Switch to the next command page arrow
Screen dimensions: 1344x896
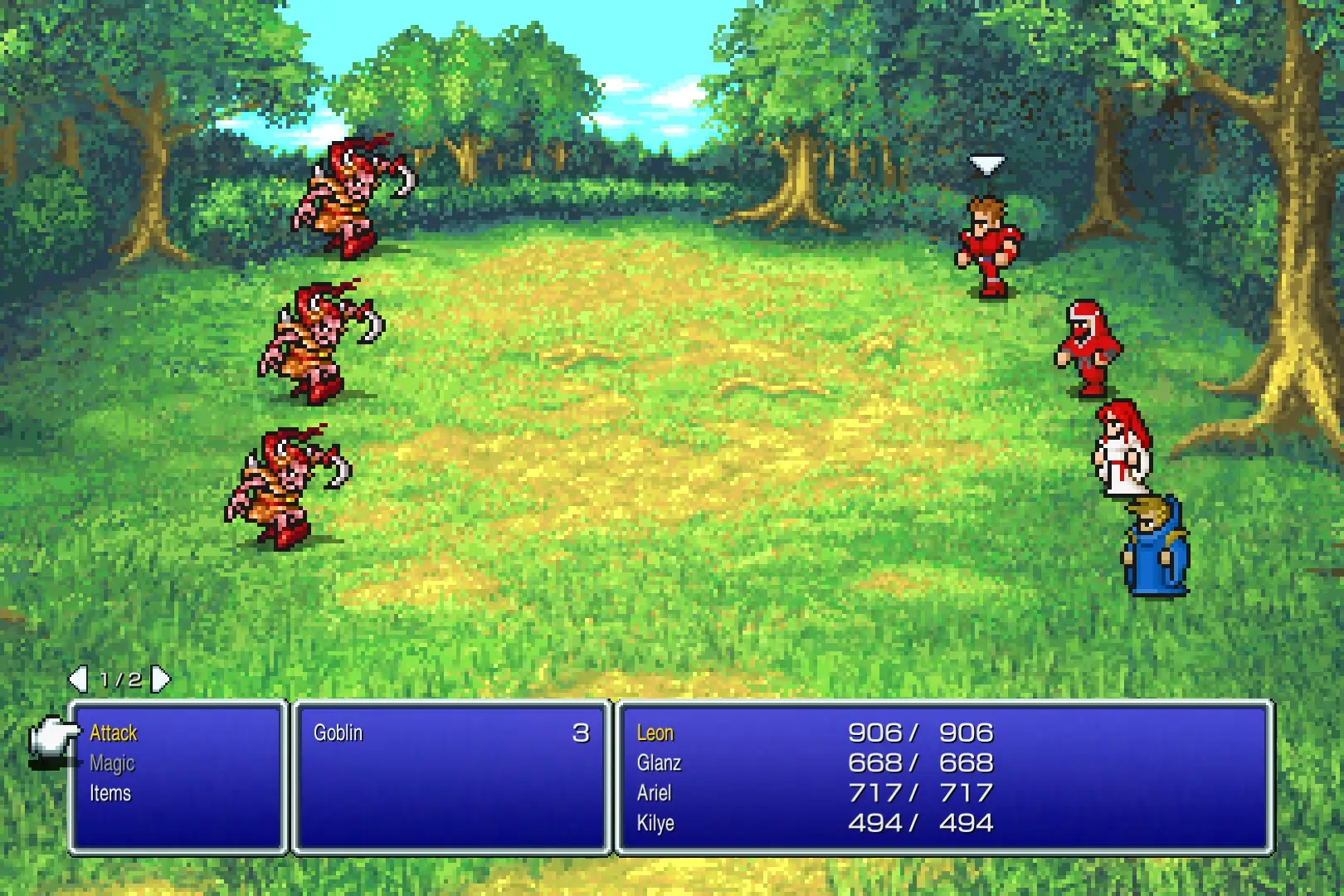[x=161, y=679]
